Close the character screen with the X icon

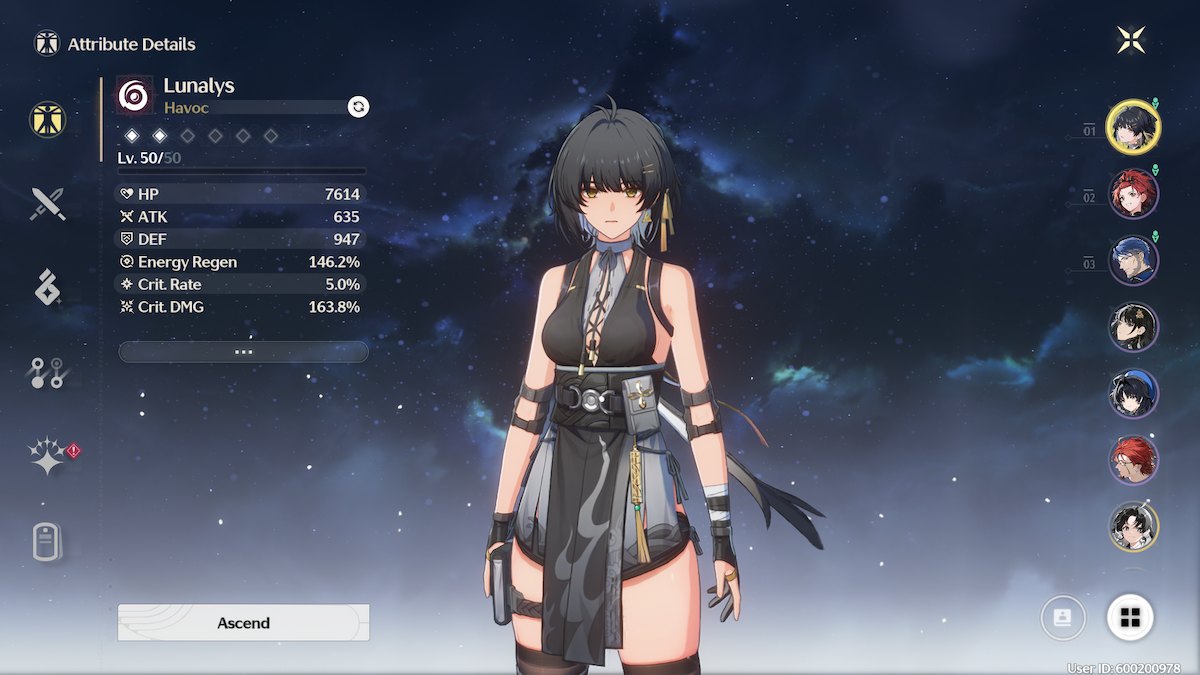pyautogui.click(x=1131, y=40)
